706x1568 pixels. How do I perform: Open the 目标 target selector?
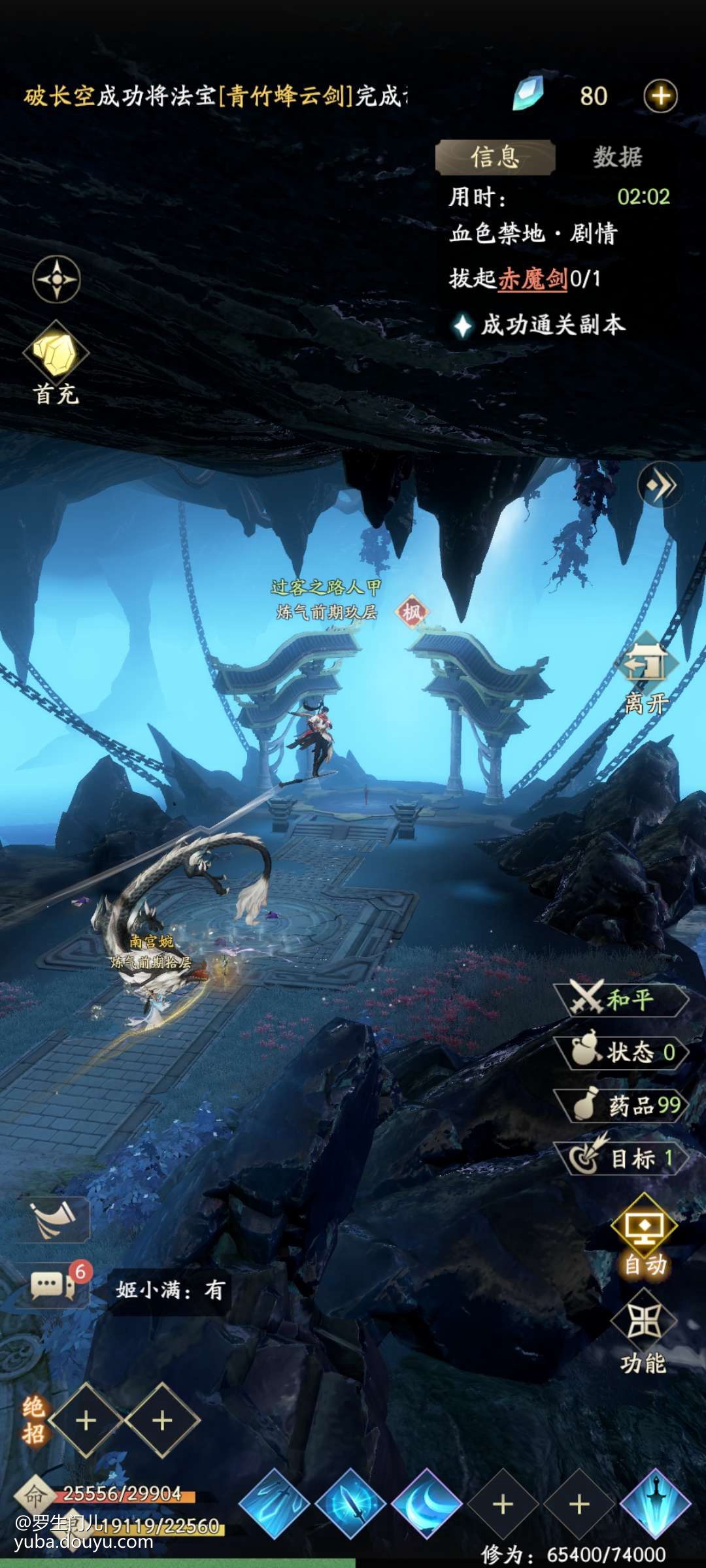tap(621, 1158)
